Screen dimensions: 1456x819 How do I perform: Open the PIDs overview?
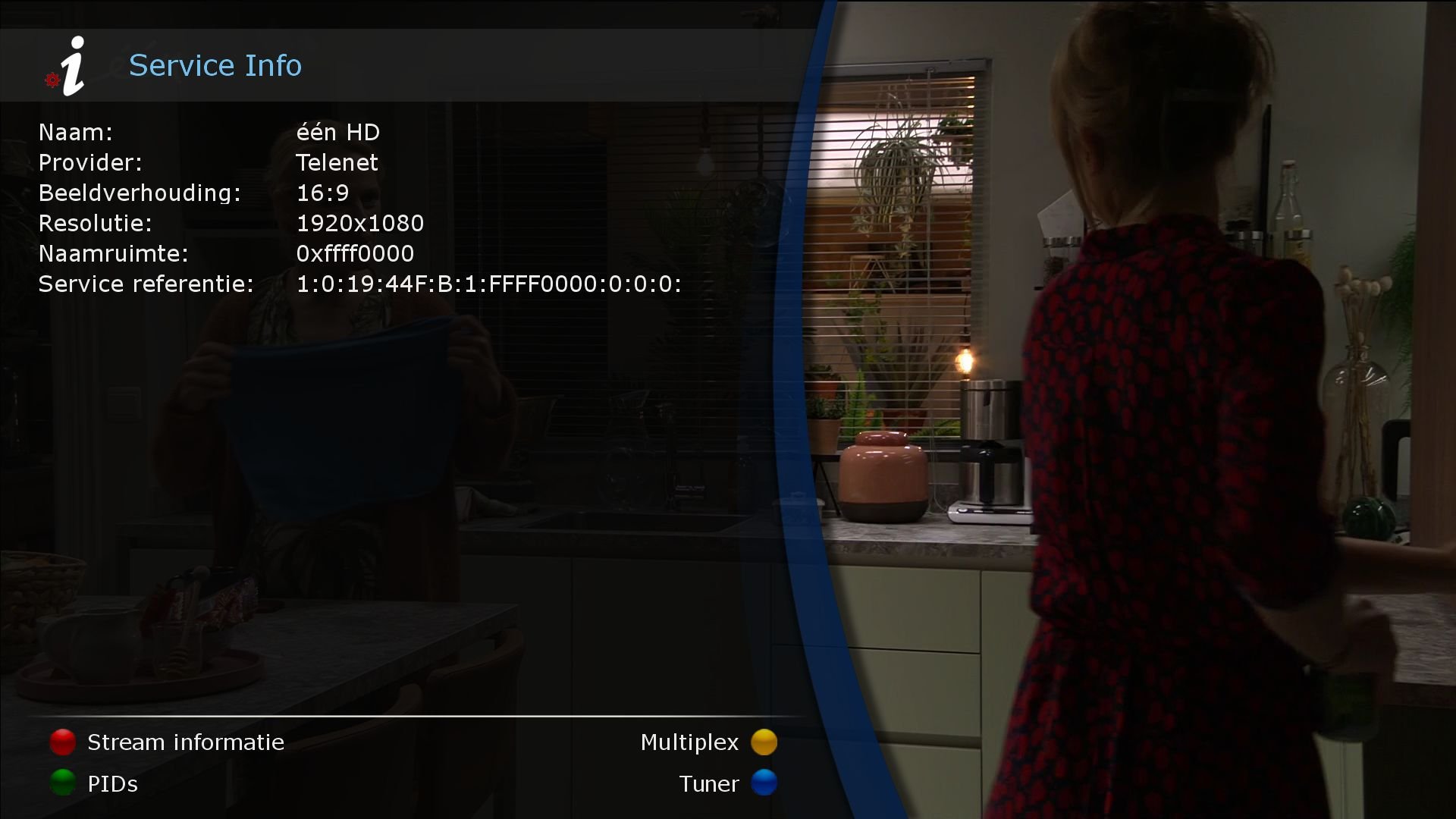click(x=112, y=783)
